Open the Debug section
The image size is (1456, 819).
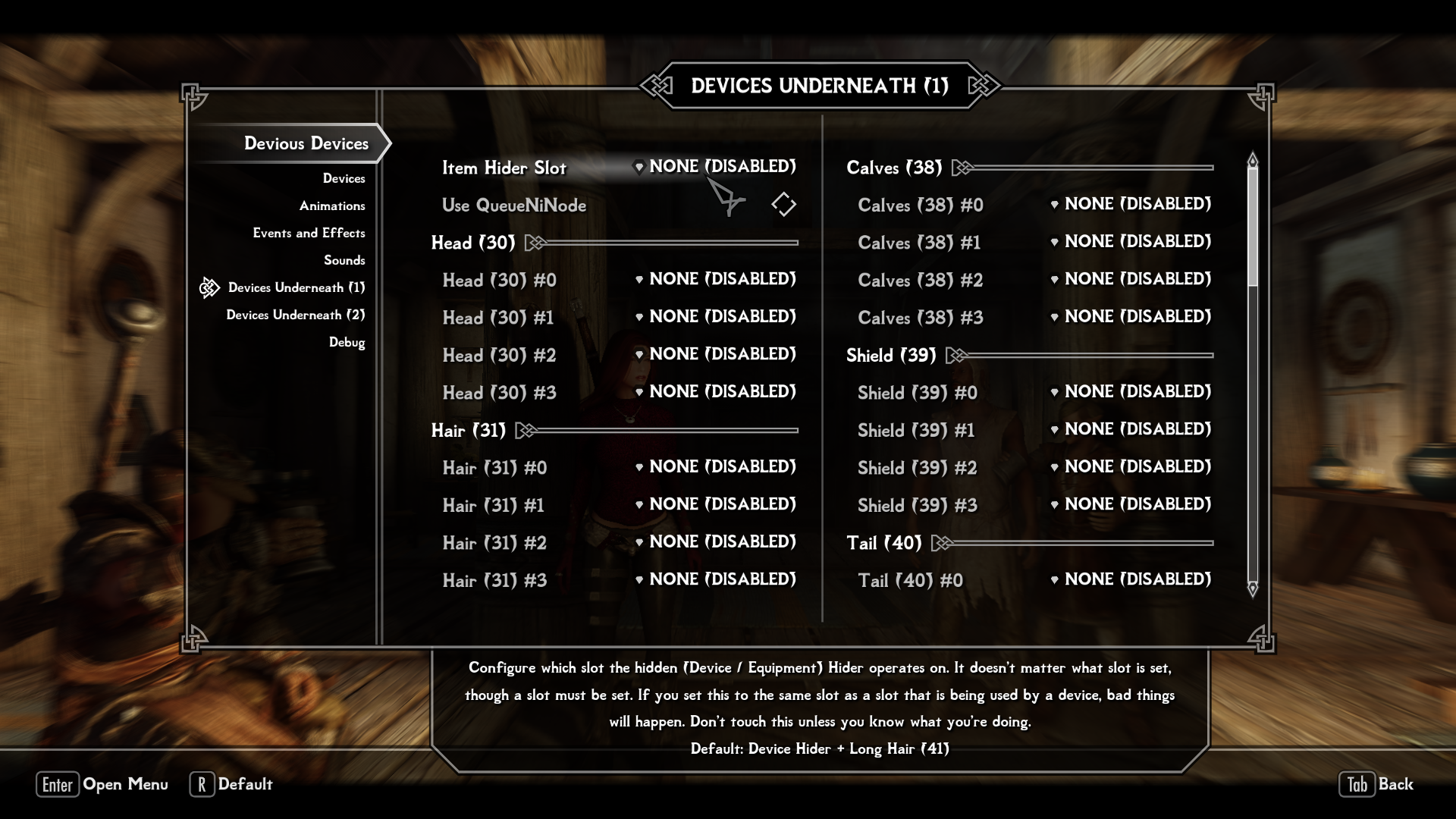(347, 342)
